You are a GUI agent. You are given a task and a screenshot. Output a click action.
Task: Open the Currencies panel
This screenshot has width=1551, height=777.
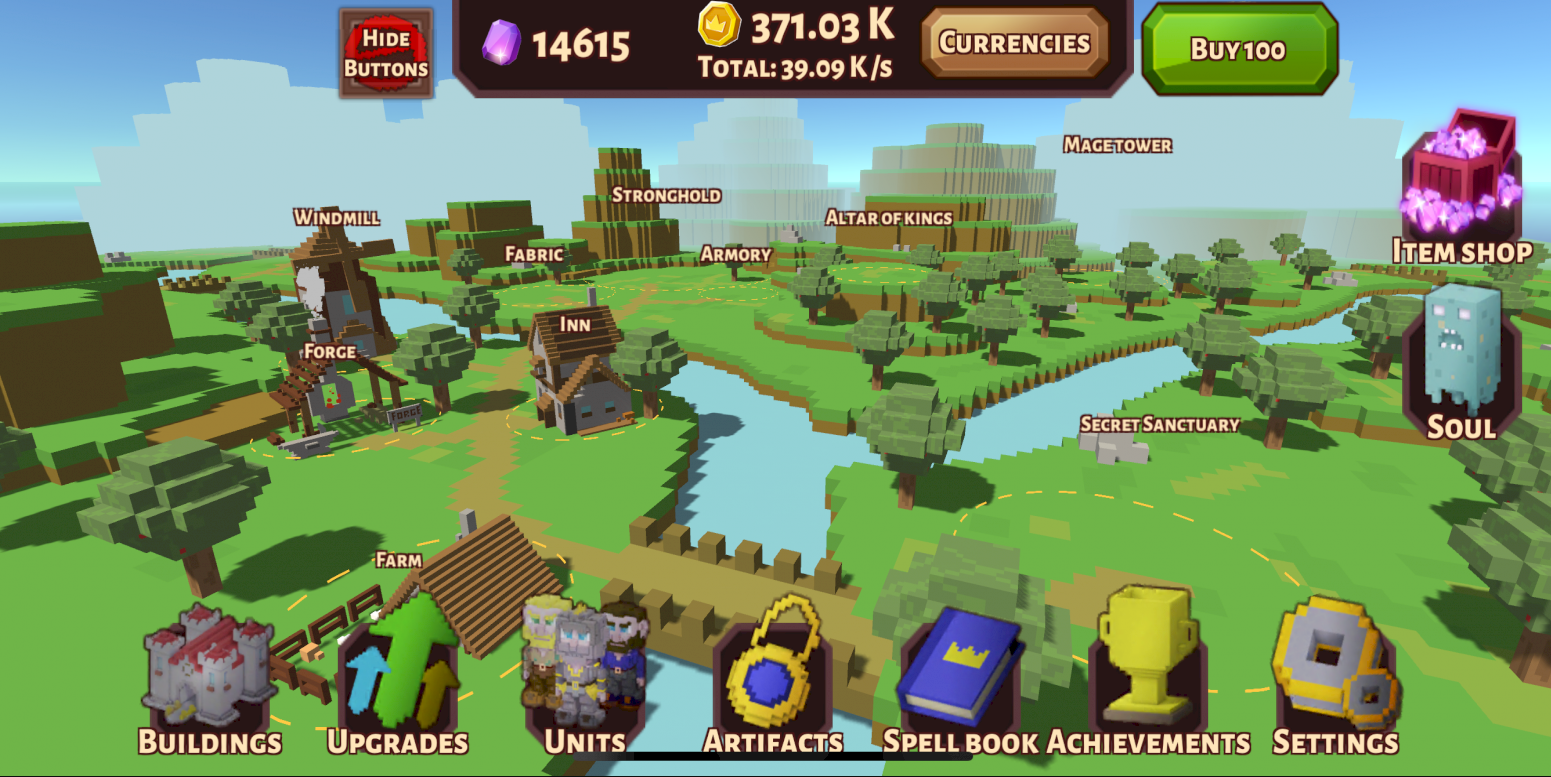[x=1014, y=43]
